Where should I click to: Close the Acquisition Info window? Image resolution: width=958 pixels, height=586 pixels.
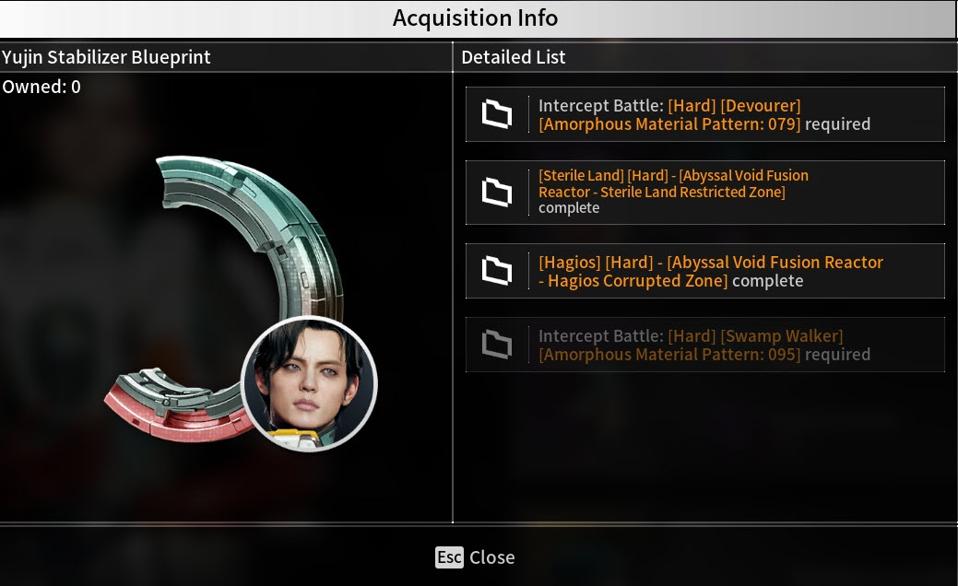pos(476,557)
